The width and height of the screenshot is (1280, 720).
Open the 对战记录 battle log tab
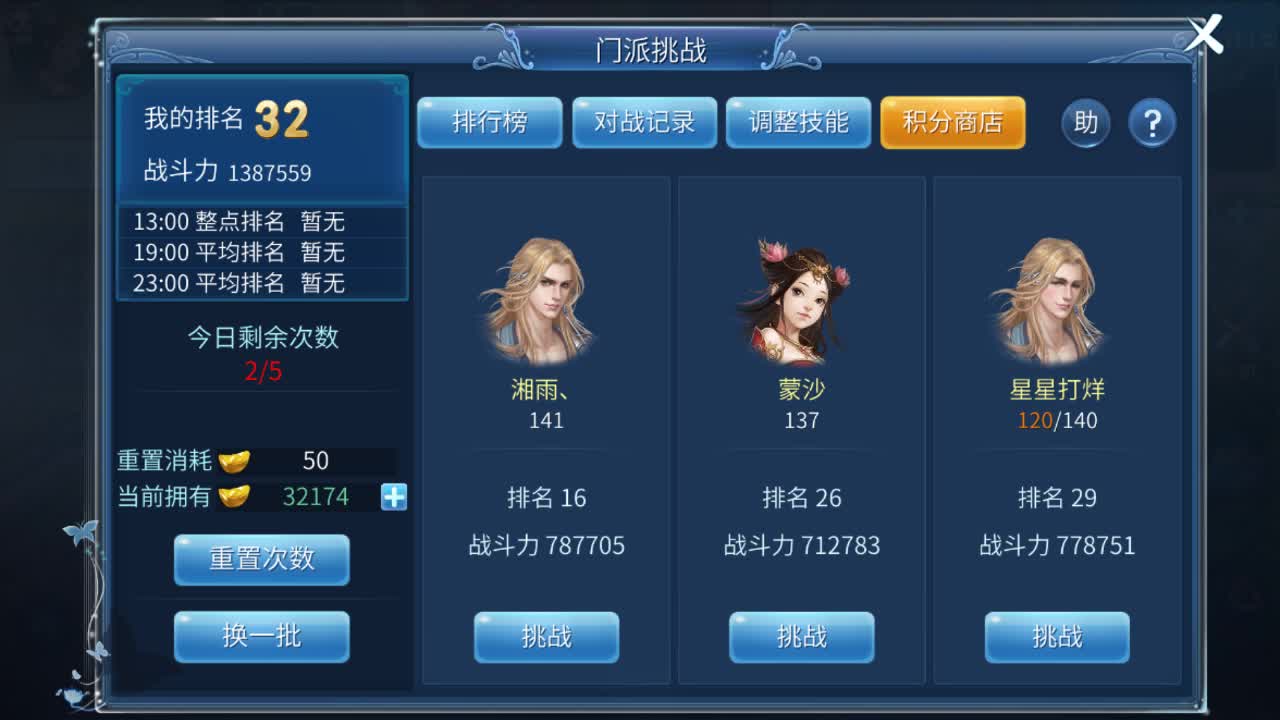(x=644, y=123)
